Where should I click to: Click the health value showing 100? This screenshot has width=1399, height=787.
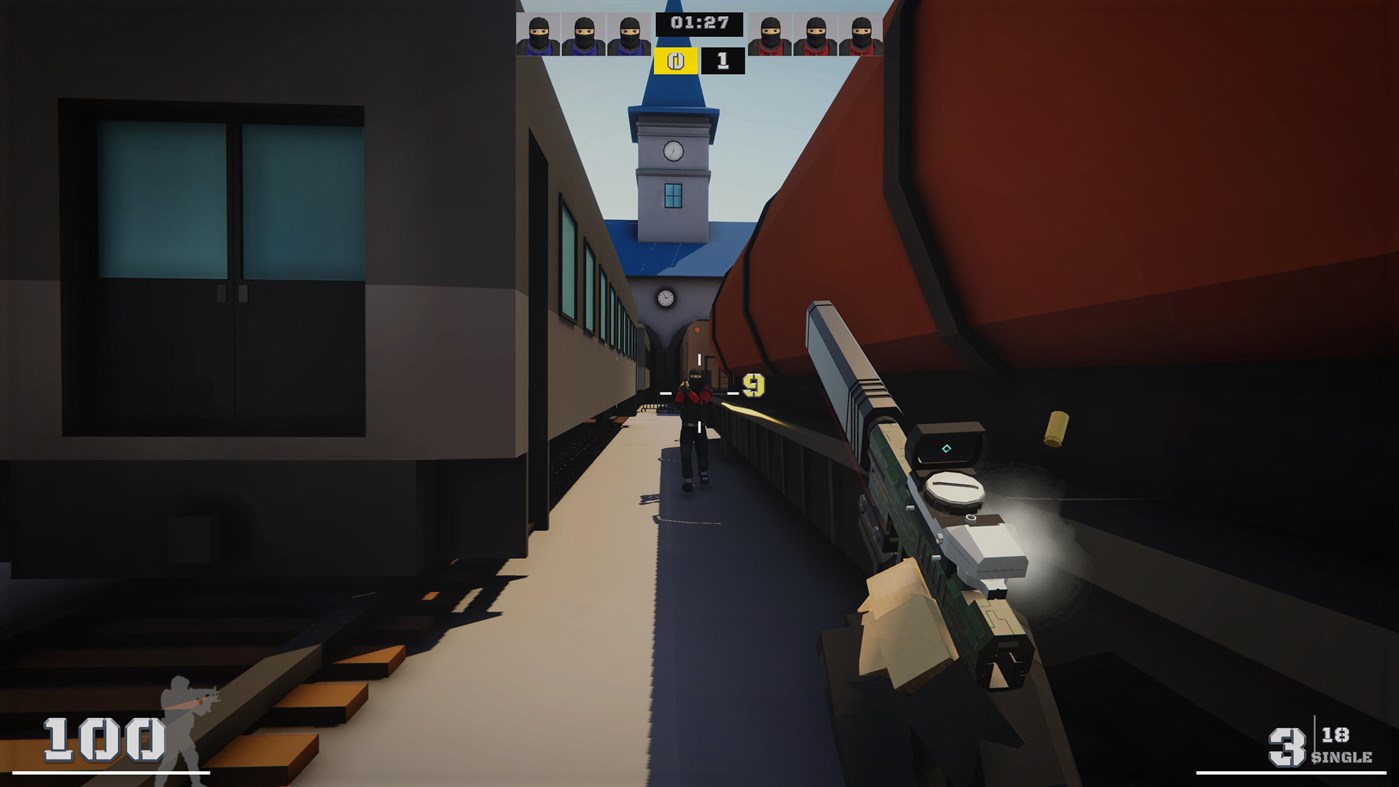click(x=106, y=738)
